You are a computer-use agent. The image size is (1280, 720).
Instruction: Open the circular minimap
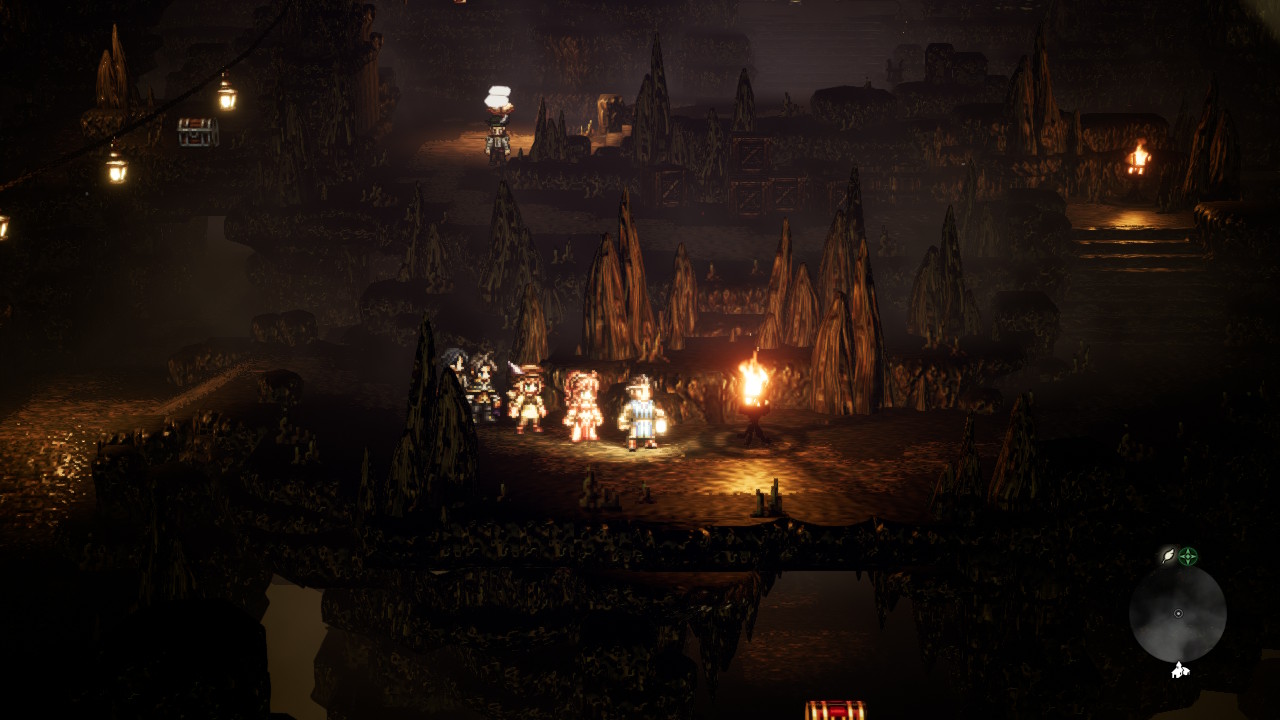(x=1177, y=613)
